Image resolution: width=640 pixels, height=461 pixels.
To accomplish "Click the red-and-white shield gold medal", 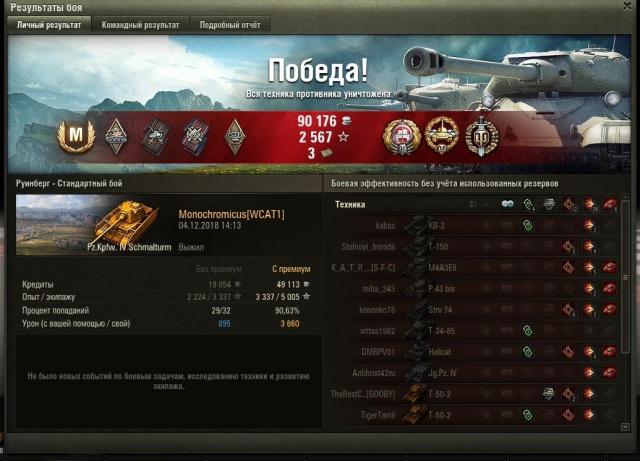I will point(401,135).
